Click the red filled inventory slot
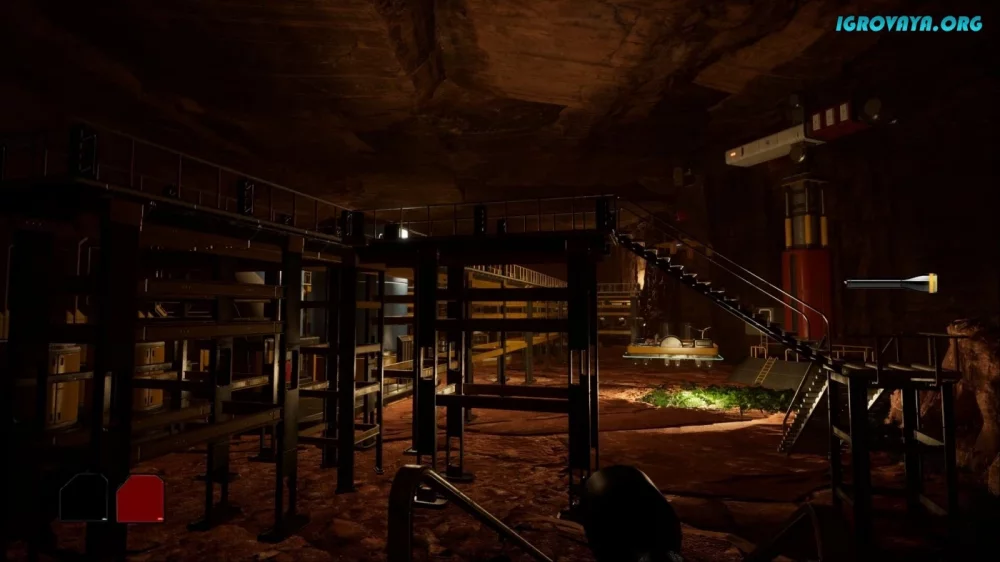This screenshot has width=1000, height=562. coord(140,498)
